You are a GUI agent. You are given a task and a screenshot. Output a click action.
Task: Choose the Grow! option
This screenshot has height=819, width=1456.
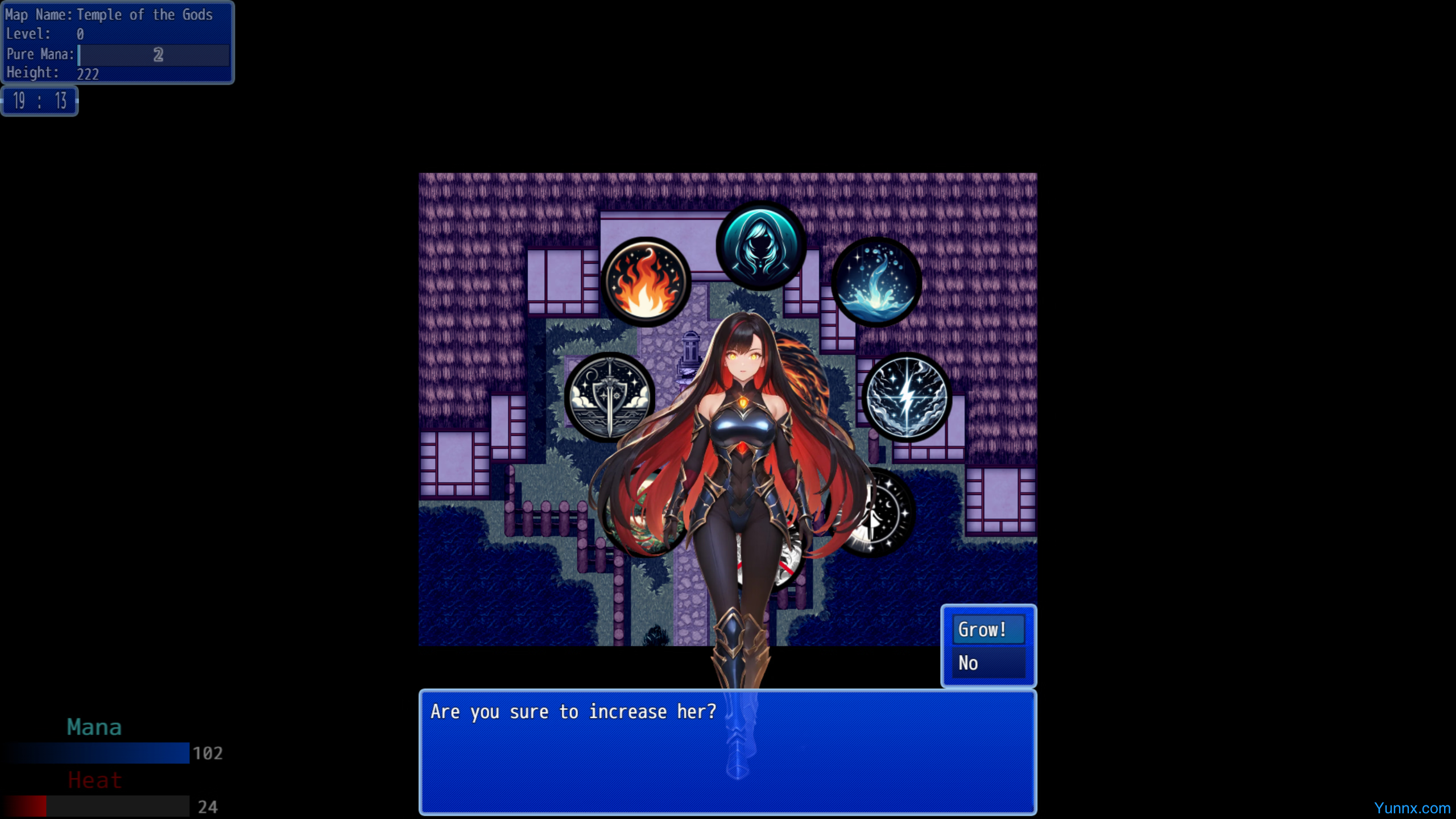pos(988,630)
